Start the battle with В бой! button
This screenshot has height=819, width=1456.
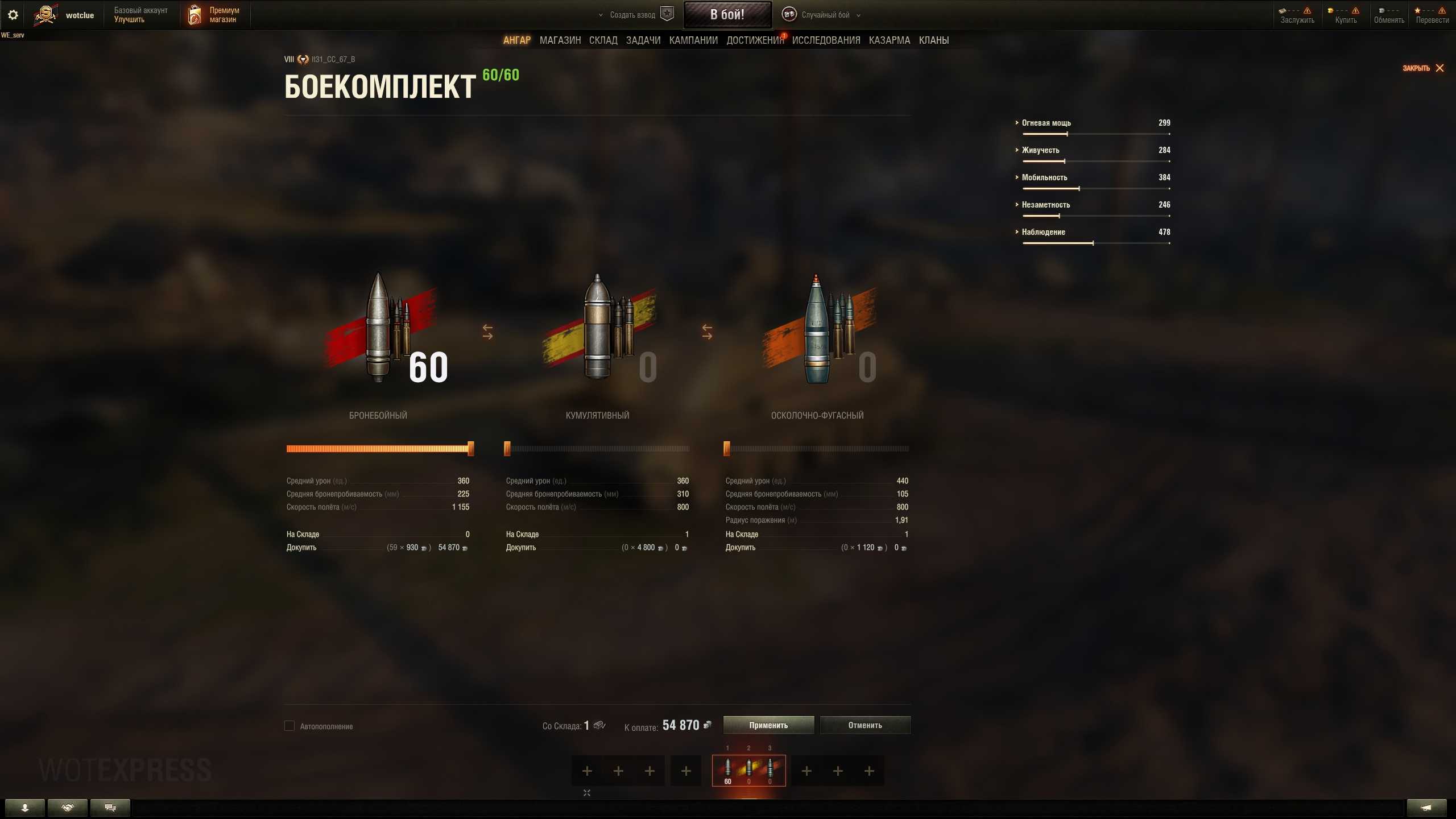tap(727, 15)
